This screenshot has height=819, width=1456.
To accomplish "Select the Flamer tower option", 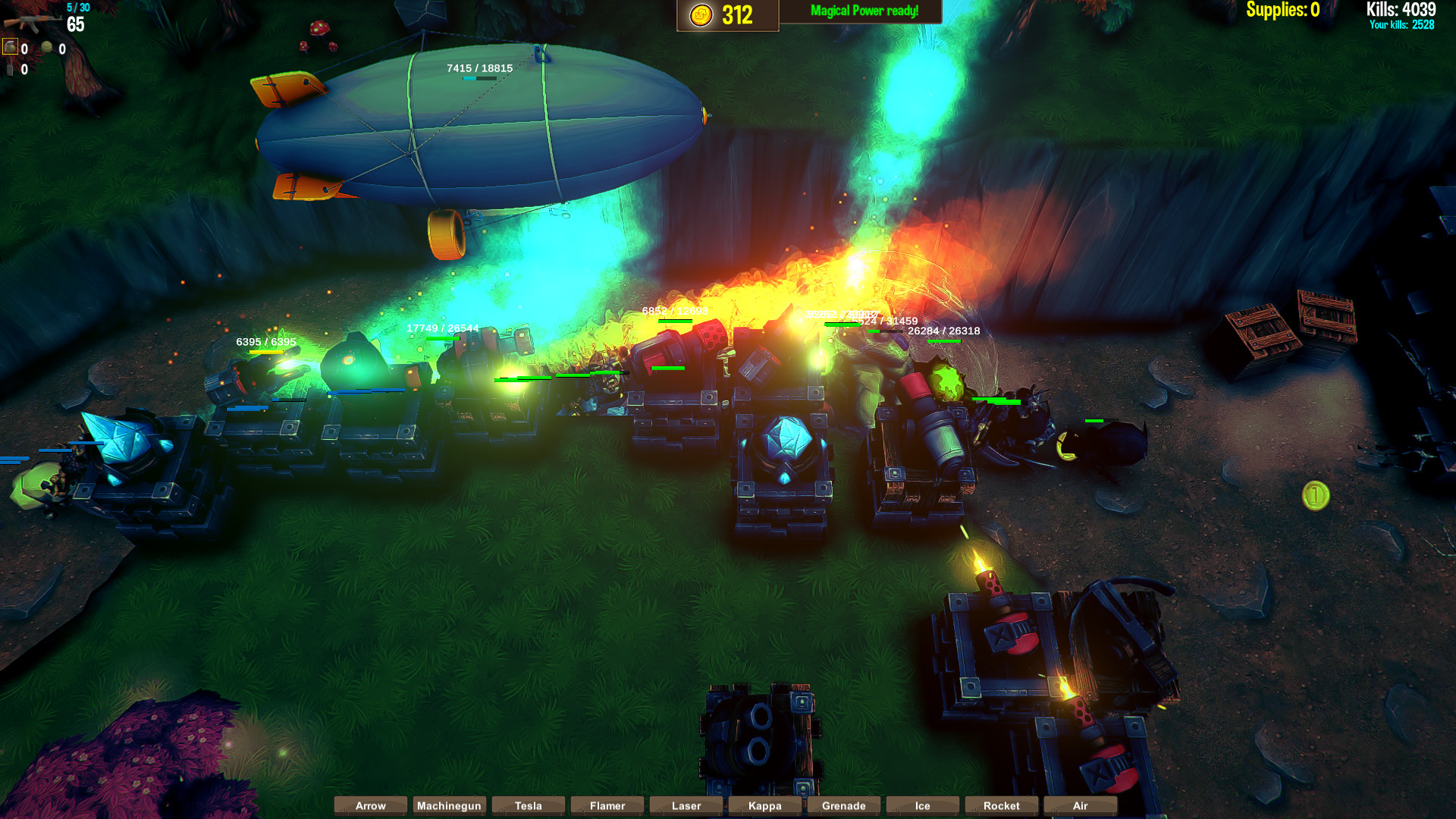I will (607, 805).
